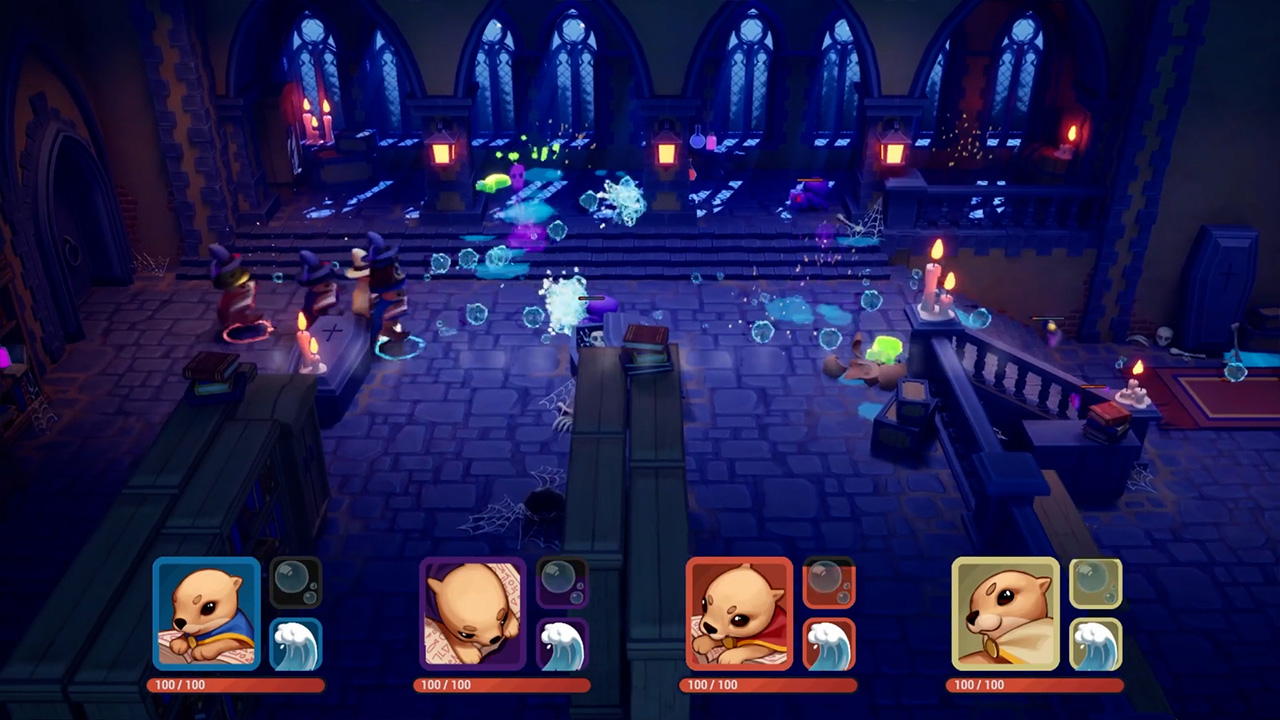This screenshot has height=720, width=1280.
Task: Click the purple-framed otter character portrait
Action: click(473, 613)
